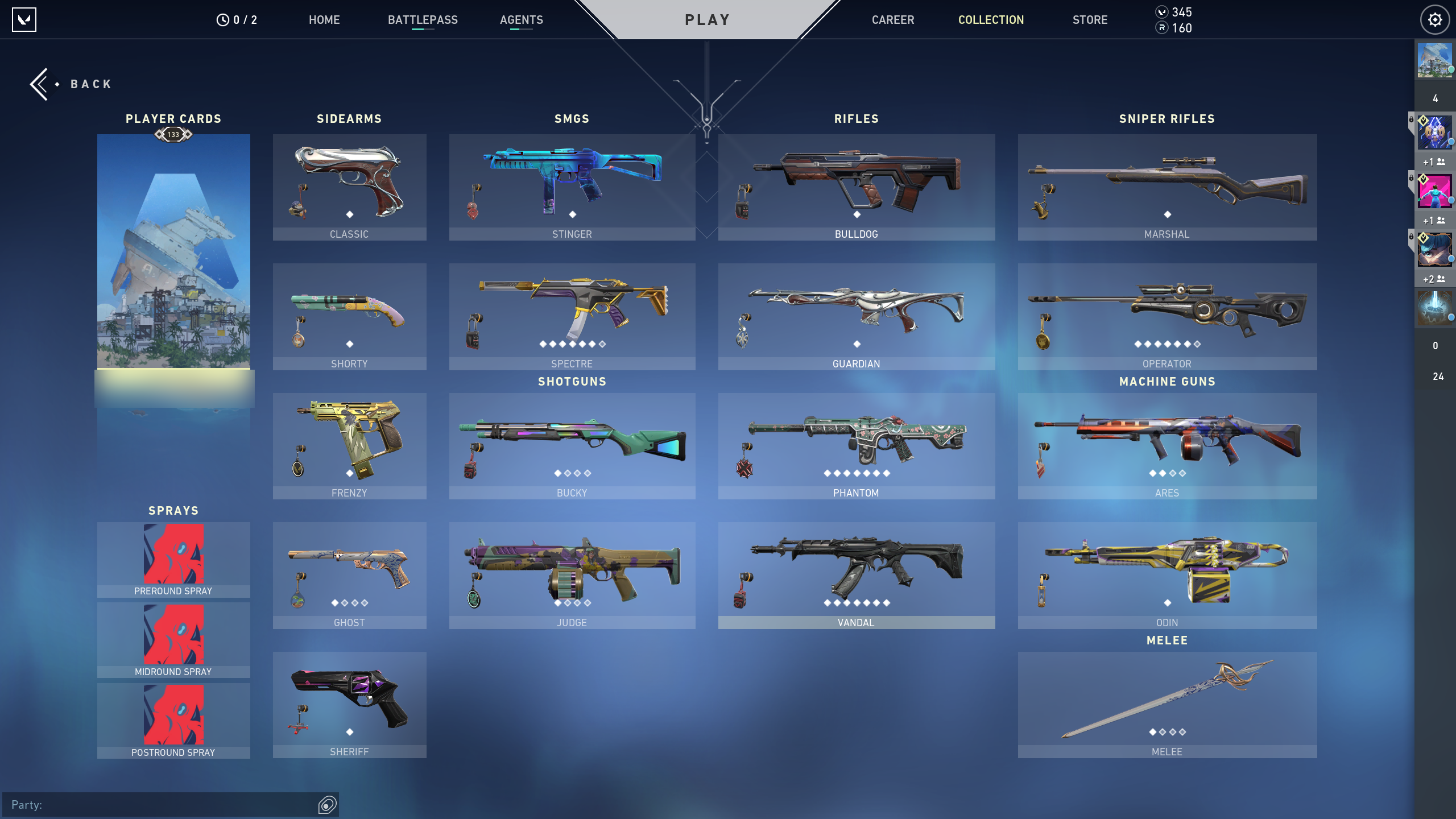Click the Radianite Points currency icon
Image resolution: width=1456 pixels, height=819 pixels.
click(1162, 27)
